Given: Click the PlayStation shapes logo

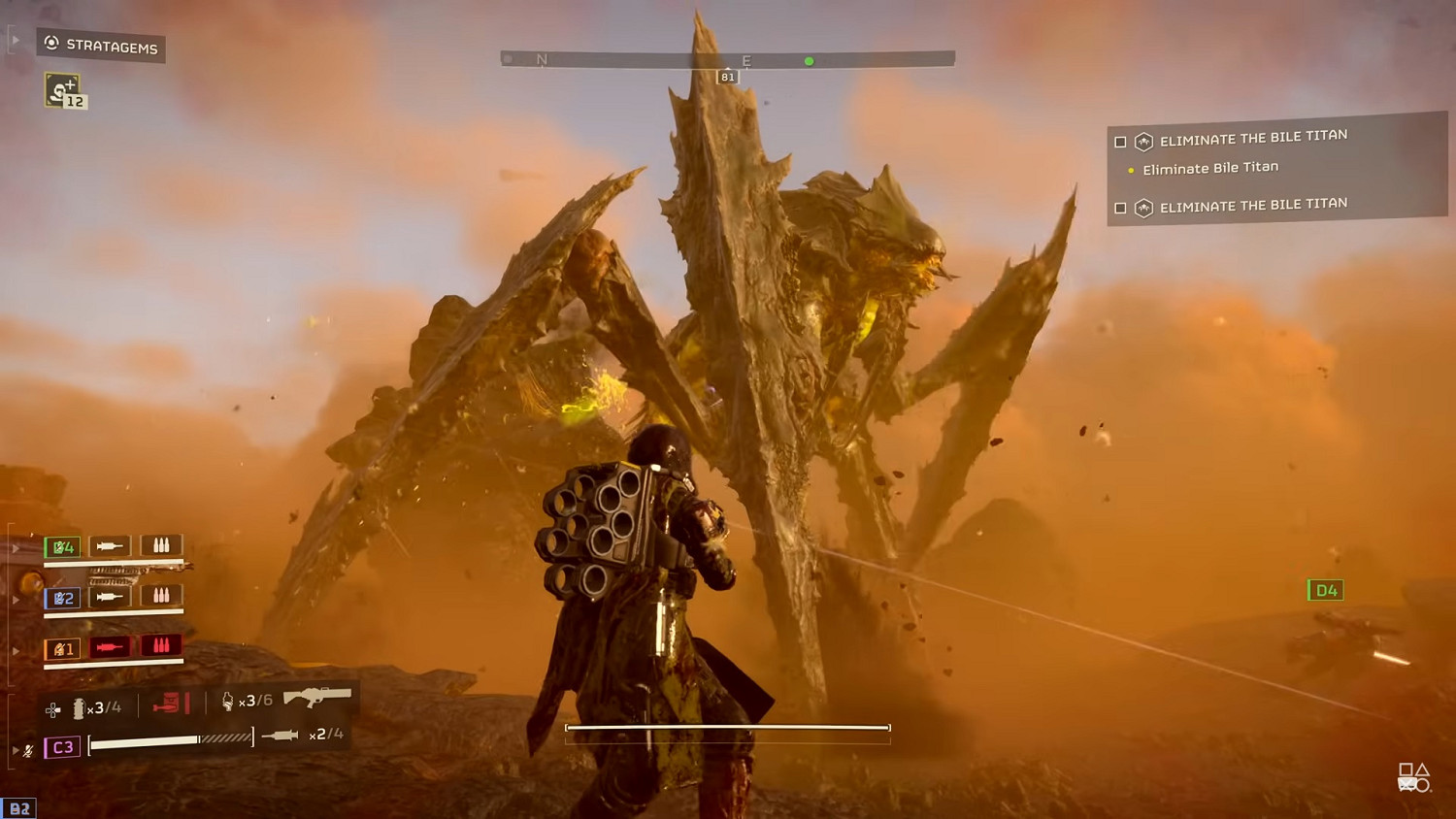Looking at the screenshot, I should click(1413, 777).
